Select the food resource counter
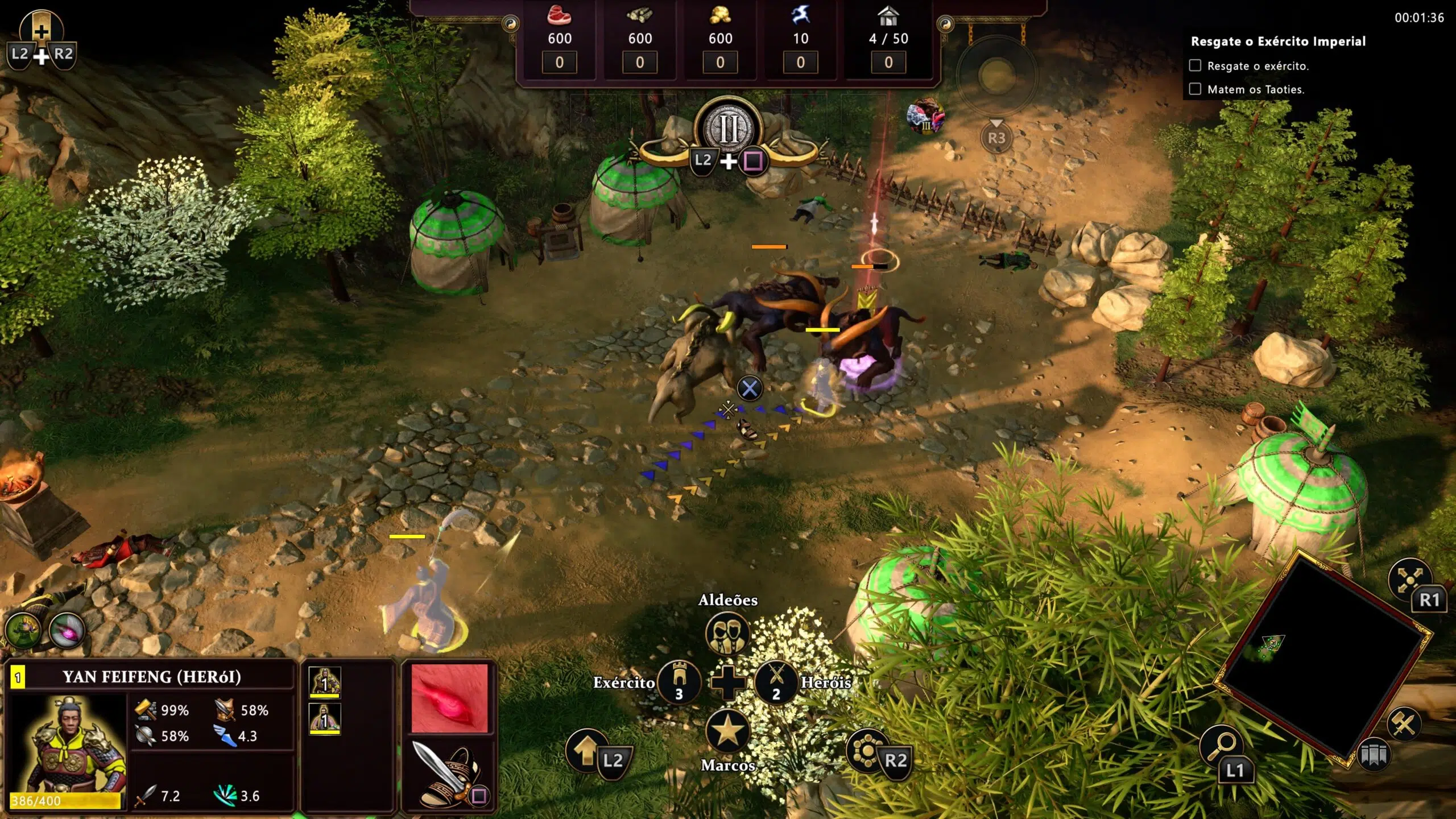The image size is (1456, 819). pos(560,39)
